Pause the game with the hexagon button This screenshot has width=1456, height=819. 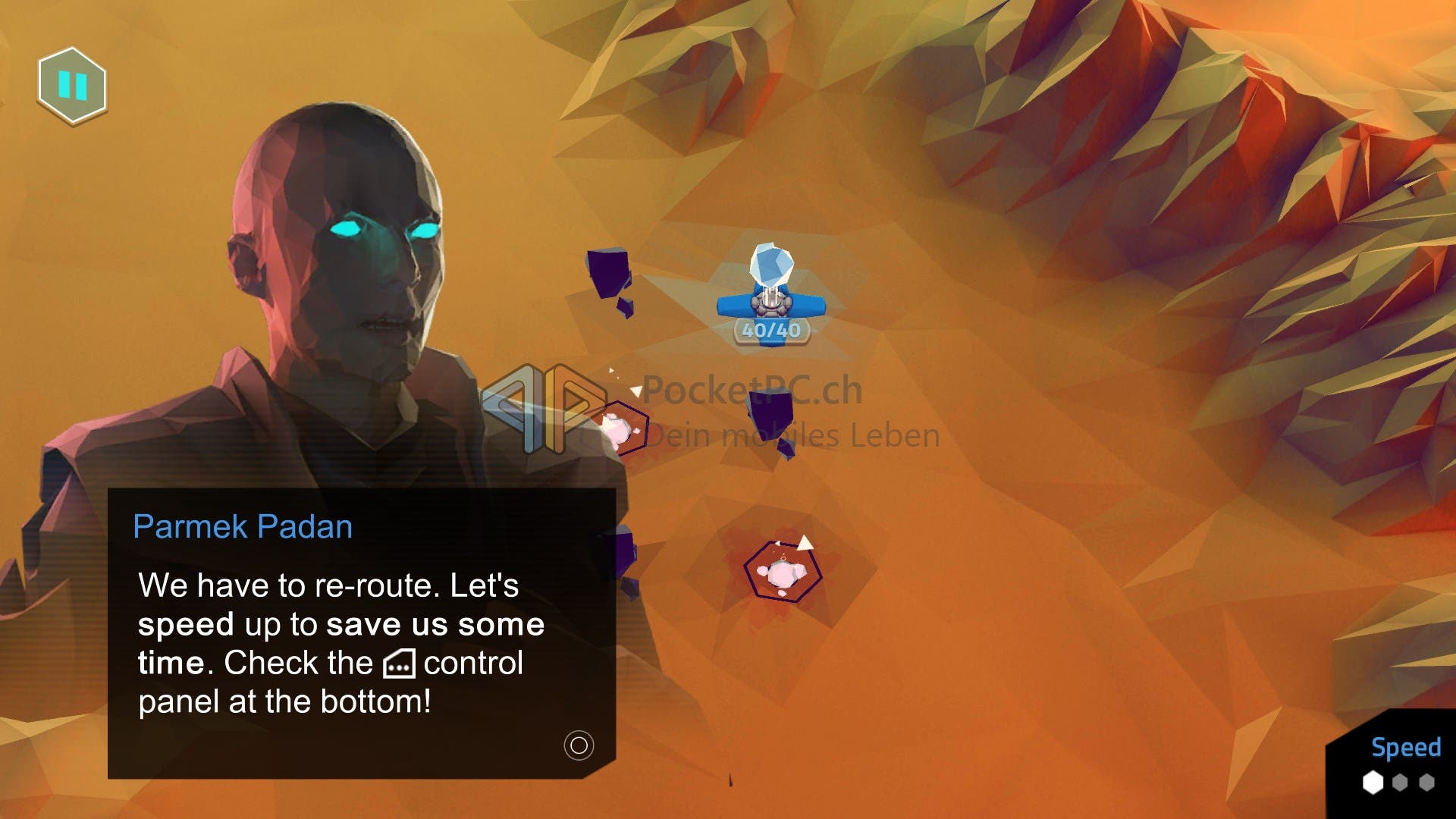click(x=73, y=86)
